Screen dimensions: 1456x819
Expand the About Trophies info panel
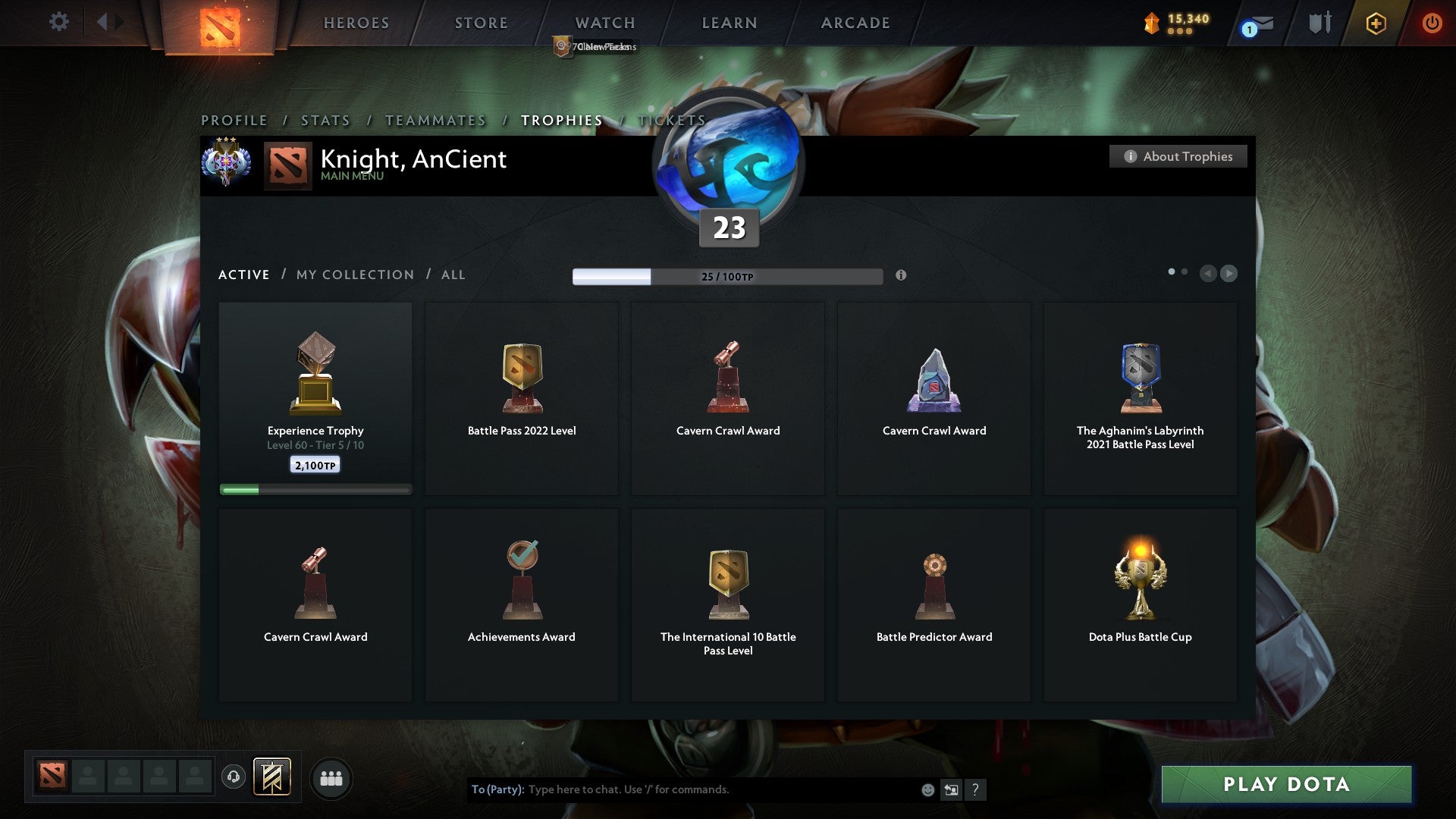point(1178,156)
